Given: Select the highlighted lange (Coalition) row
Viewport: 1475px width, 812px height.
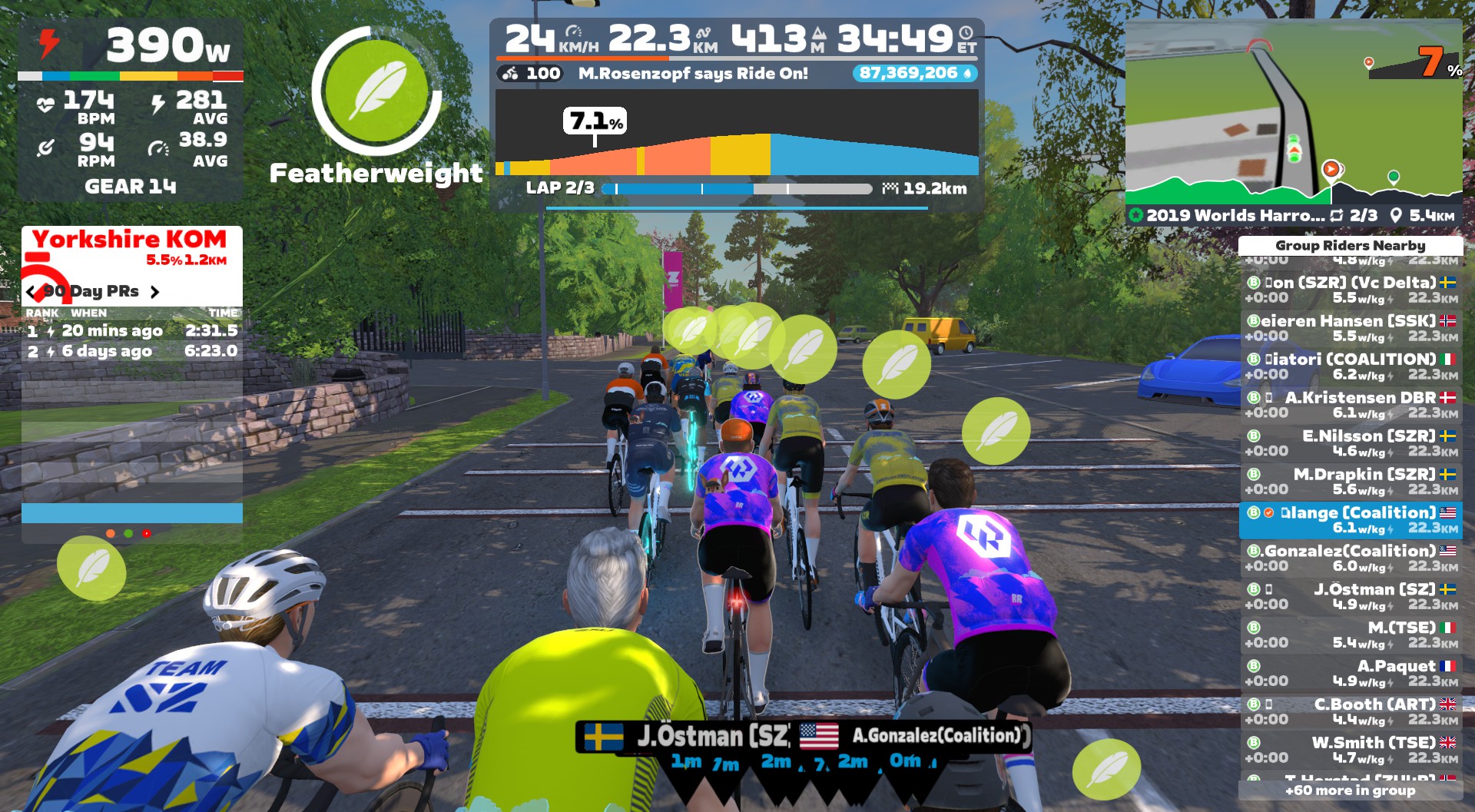Looking at the screenshot, I should pyautogui.click(x=1351, y=520).
